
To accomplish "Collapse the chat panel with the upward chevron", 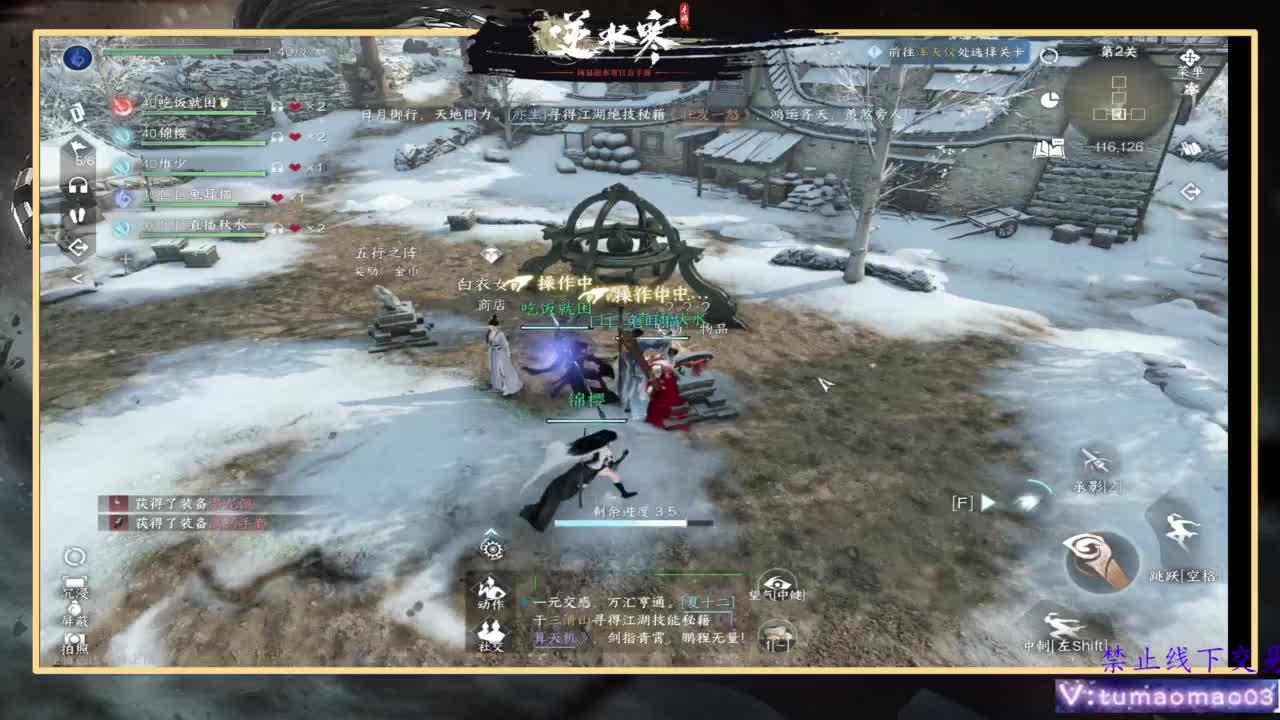I will [492, 532].
